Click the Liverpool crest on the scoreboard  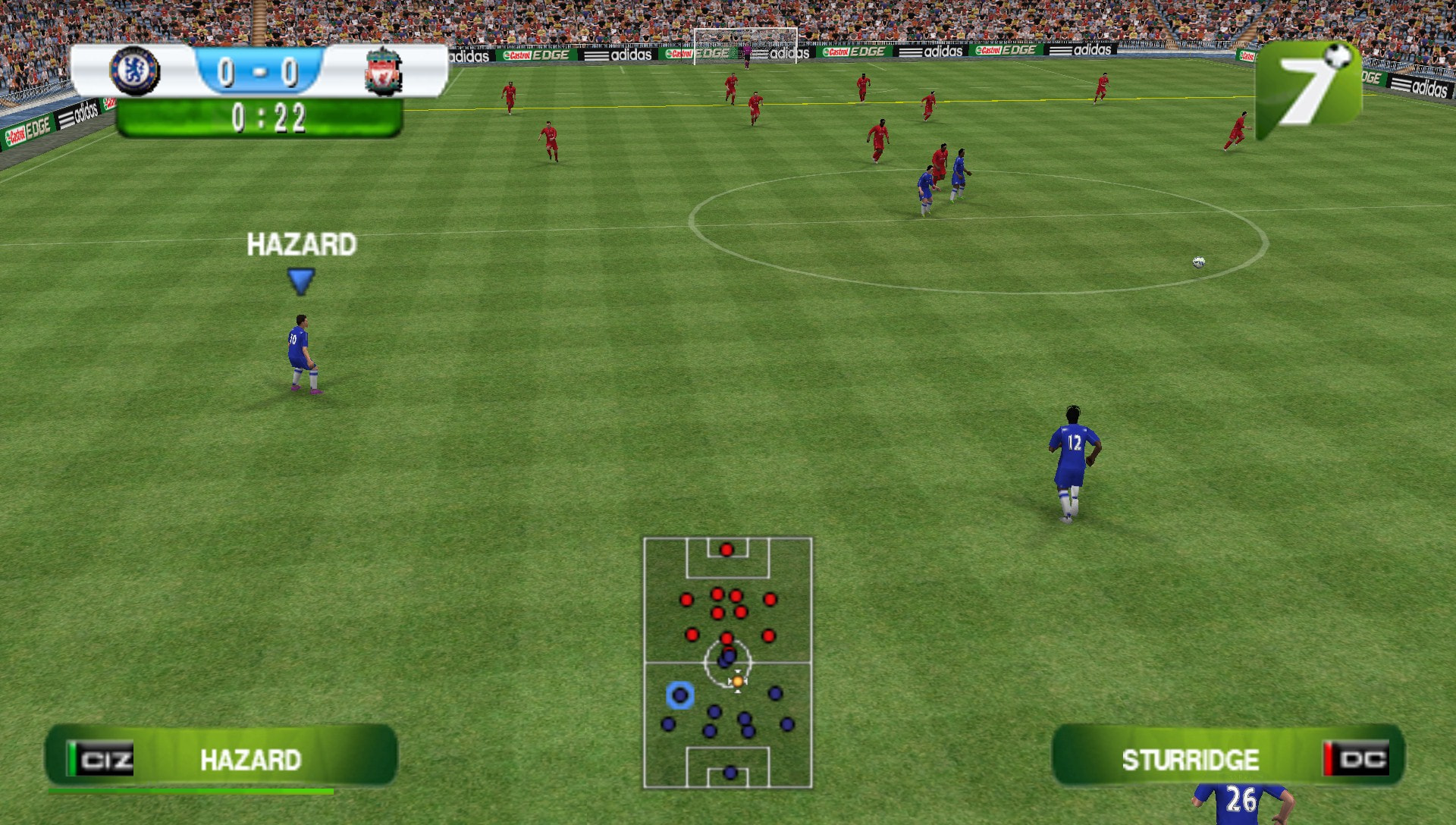pos(384,71)
